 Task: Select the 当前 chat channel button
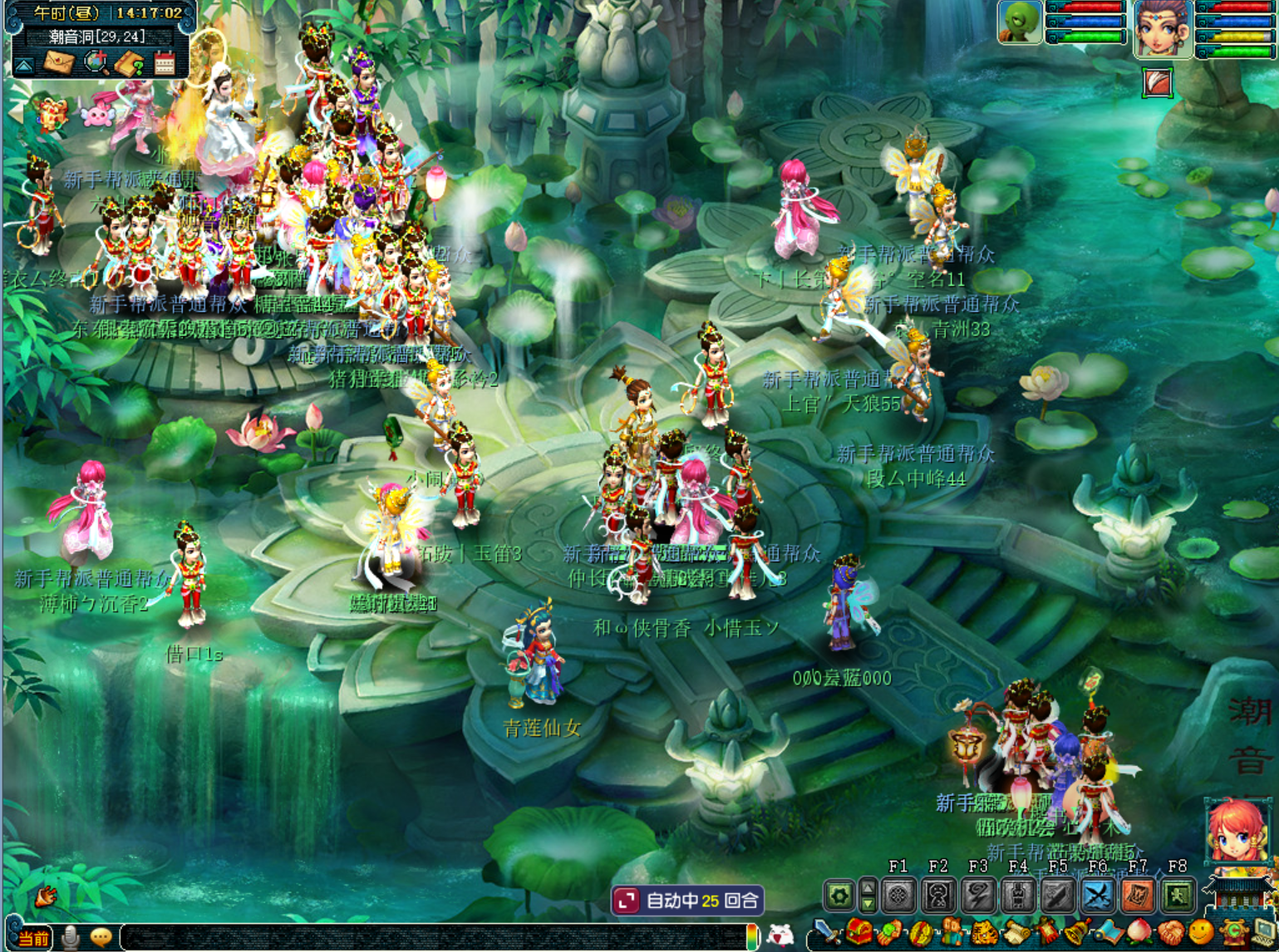point(33,939)
